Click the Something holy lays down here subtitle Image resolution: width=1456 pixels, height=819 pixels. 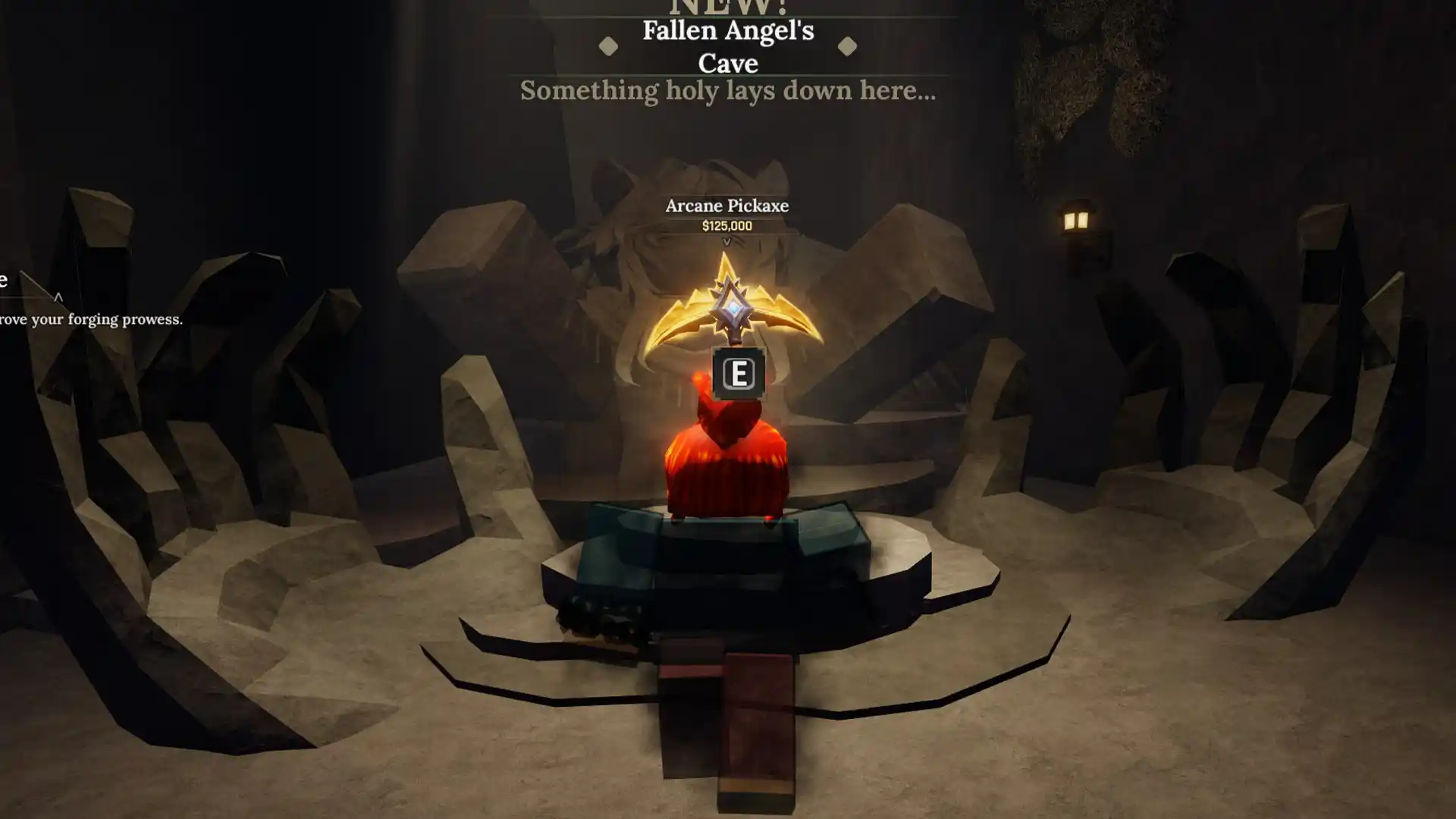[x=726, y=92]
